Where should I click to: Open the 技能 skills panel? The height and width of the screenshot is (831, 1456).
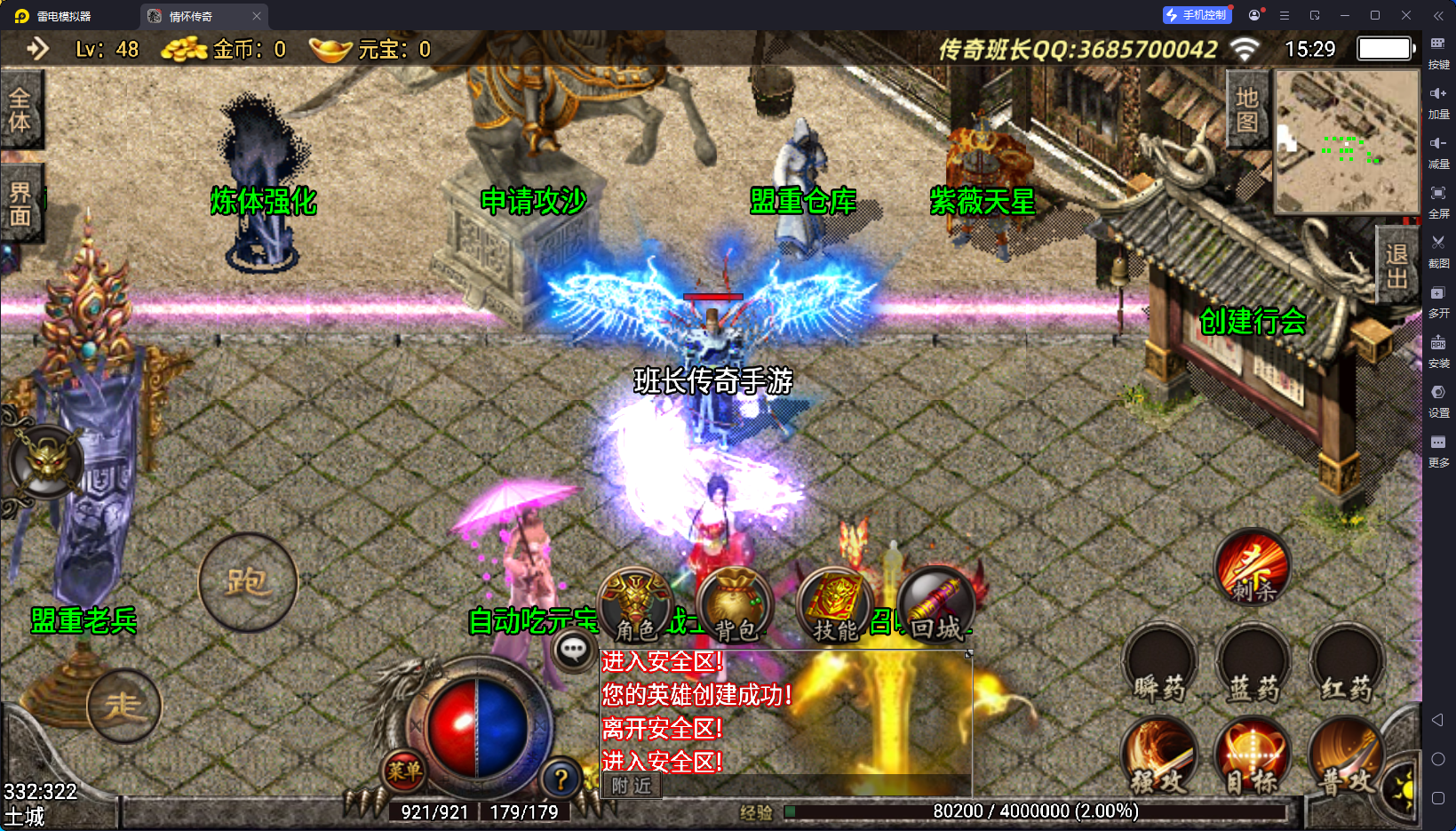835,606
